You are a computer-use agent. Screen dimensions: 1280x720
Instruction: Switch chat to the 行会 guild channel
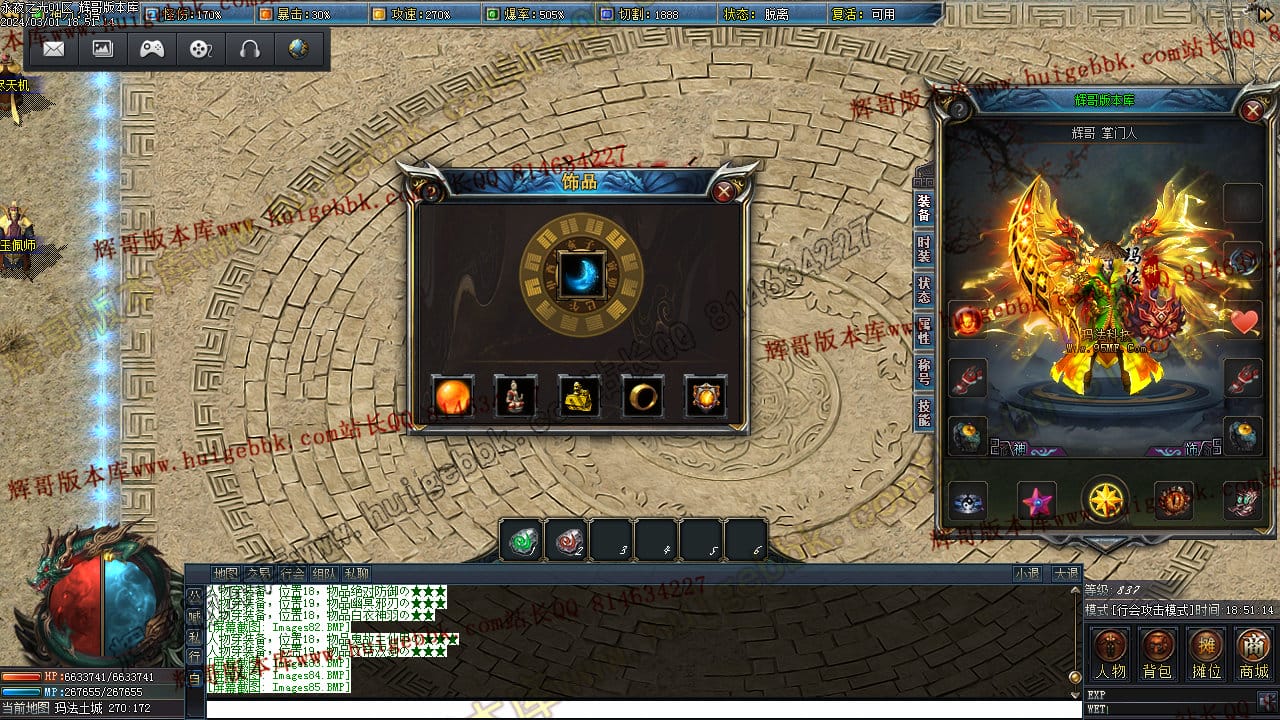(x=292, y=574)
